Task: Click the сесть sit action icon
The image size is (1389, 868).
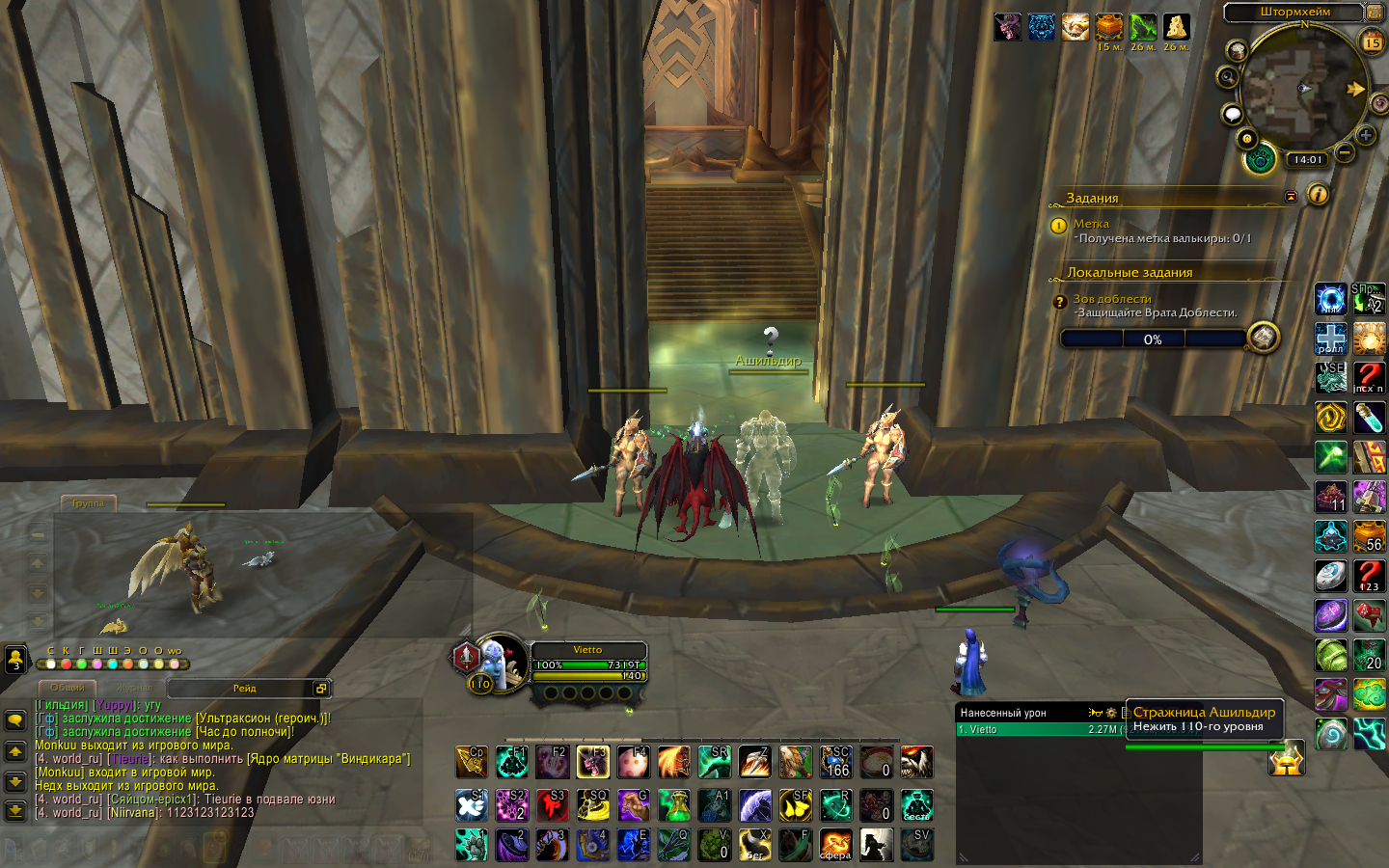Action: 916,804
